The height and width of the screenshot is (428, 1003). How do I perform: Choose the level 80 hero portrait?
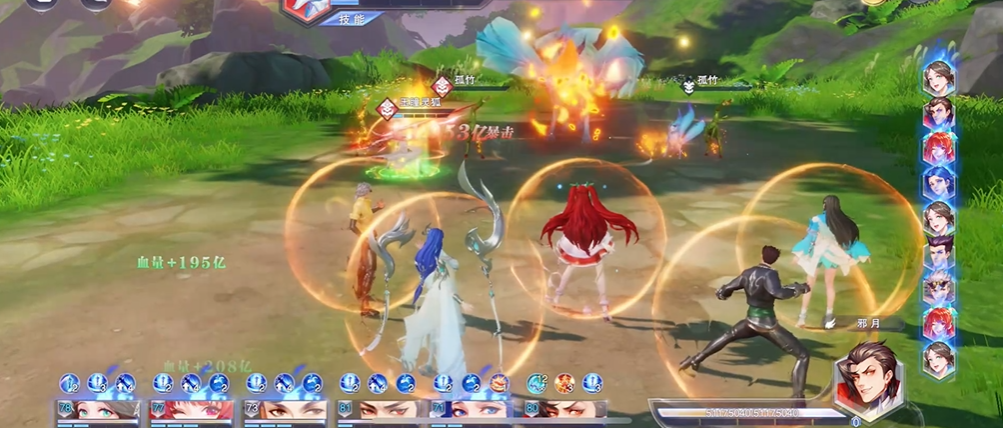coord(565,409)
